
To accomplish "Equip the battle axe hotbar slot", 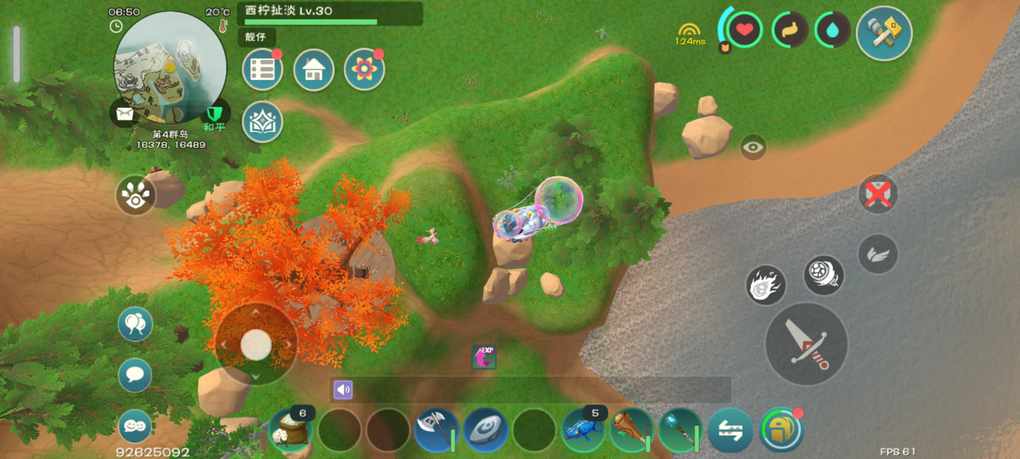I will (x=436, y=430).
